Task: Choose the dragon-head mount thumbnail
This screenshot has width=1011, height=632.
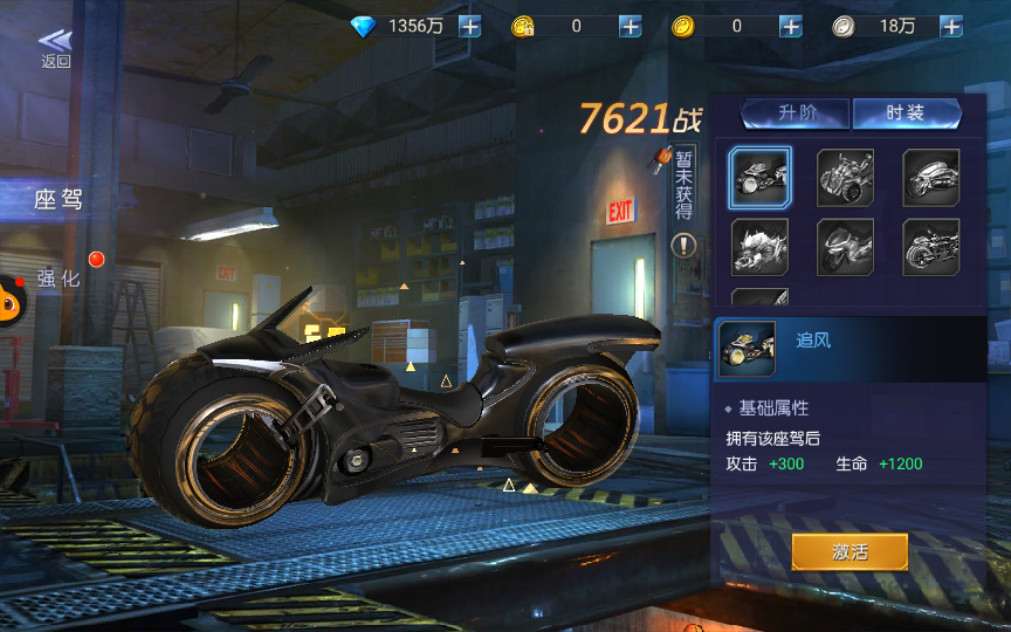Action: click(x=760, y=247)
